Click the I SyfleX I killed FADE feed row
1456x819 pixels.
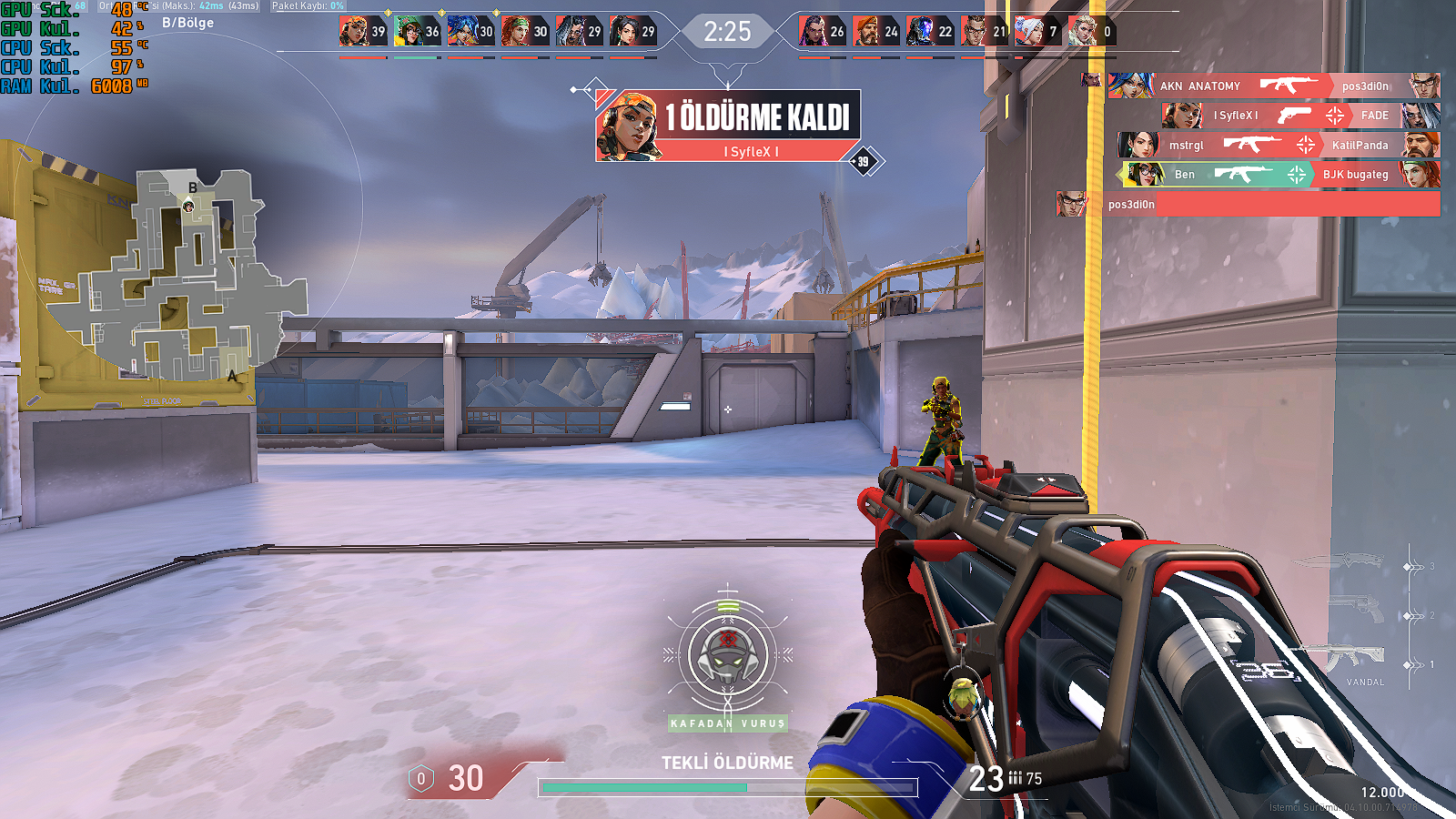1301,116
